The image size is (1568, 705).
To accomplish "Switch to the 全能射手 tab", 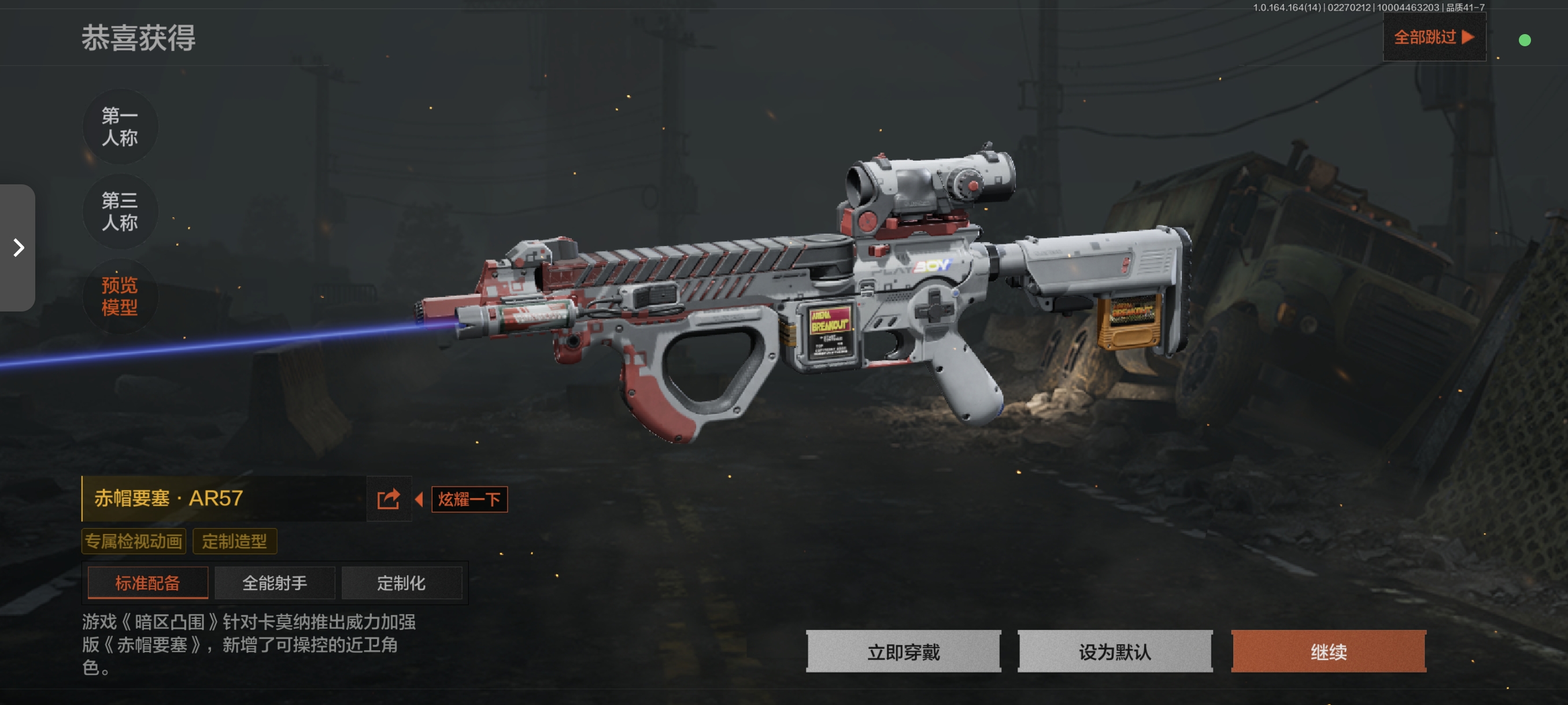I will [x=275, y=582].
